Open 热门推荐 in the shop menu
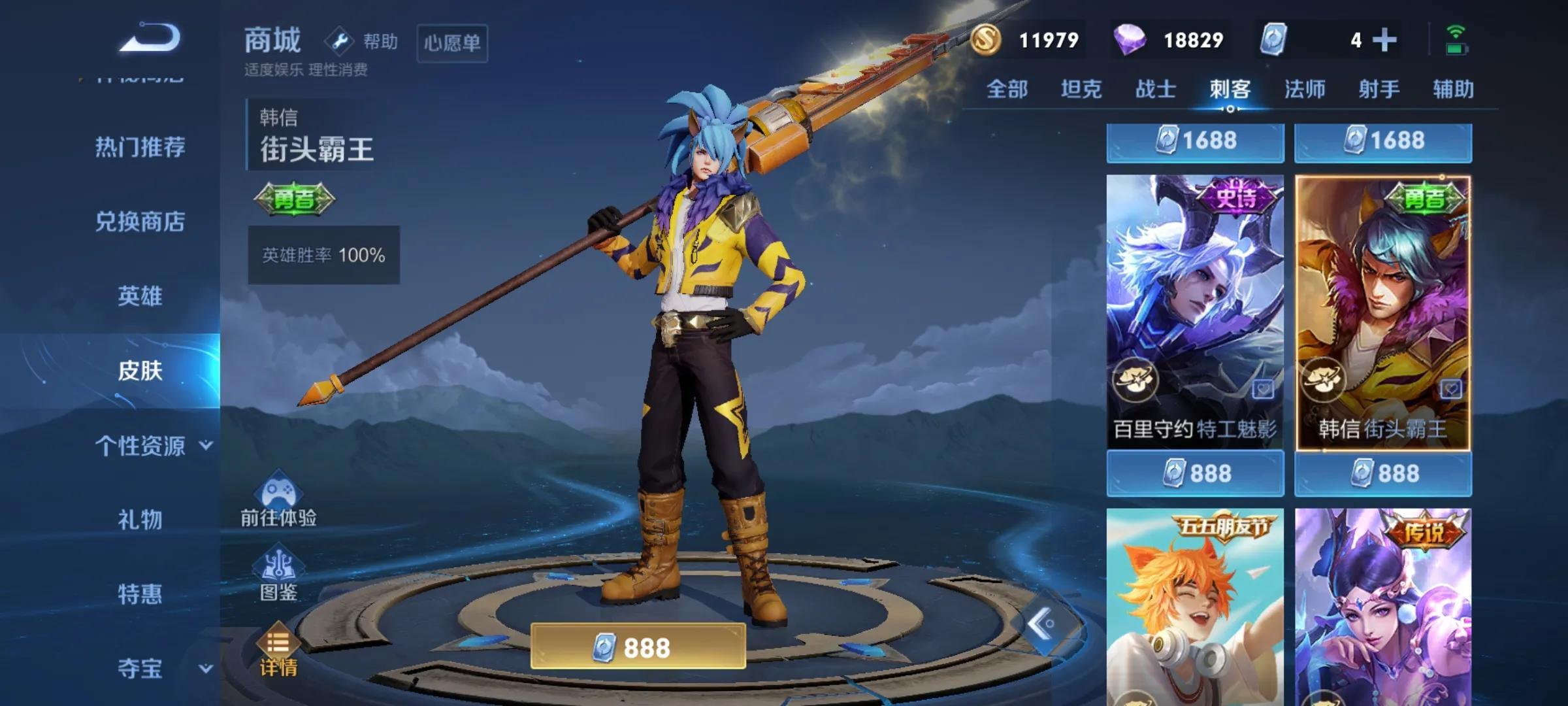Image resolution: width=1568 pixels, height=706 pixels. [x=140, y=147]
